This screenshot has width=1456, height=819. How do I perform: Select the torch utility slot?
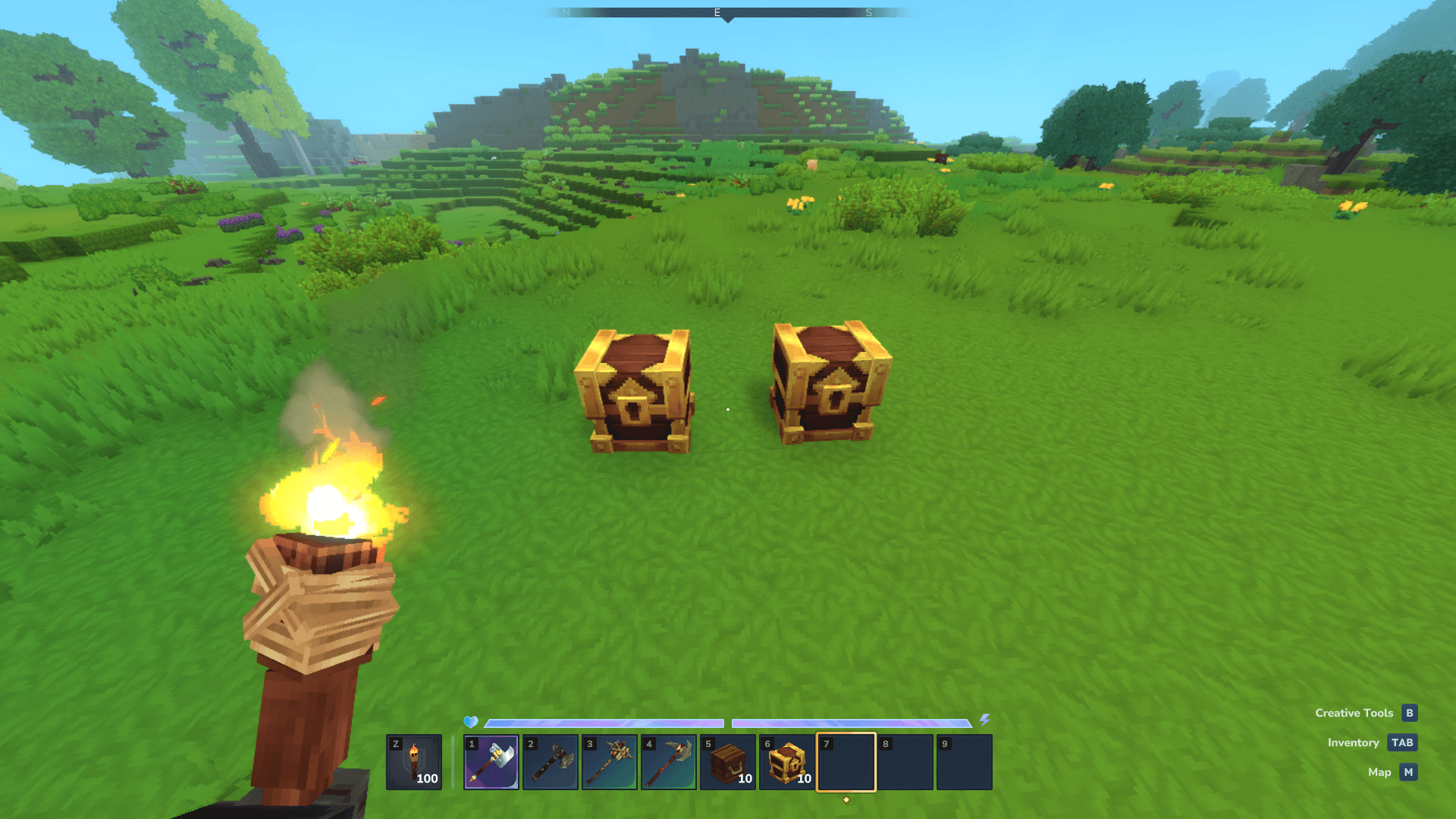[x=414, y=762]
